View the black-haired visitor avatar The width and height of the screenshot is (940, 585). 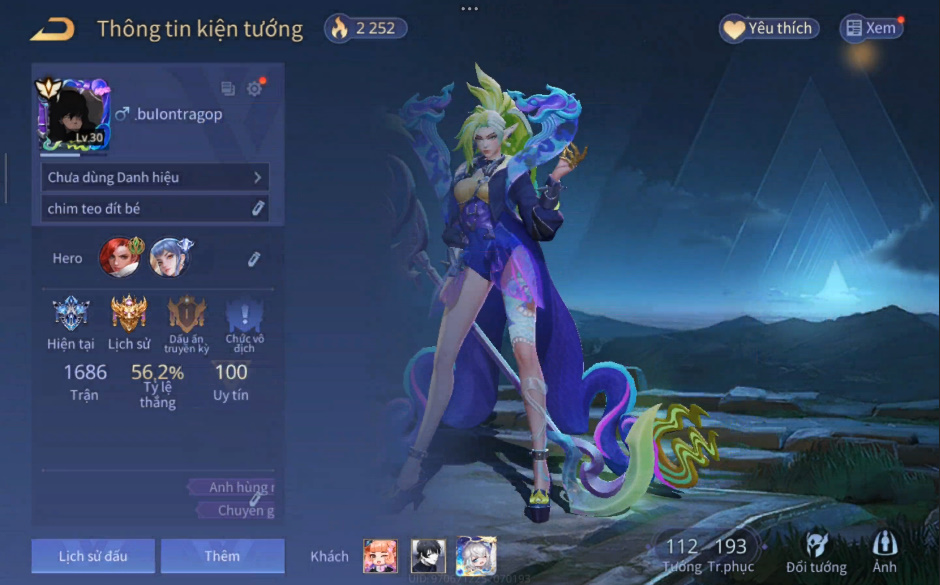click(x=428, y=556)
